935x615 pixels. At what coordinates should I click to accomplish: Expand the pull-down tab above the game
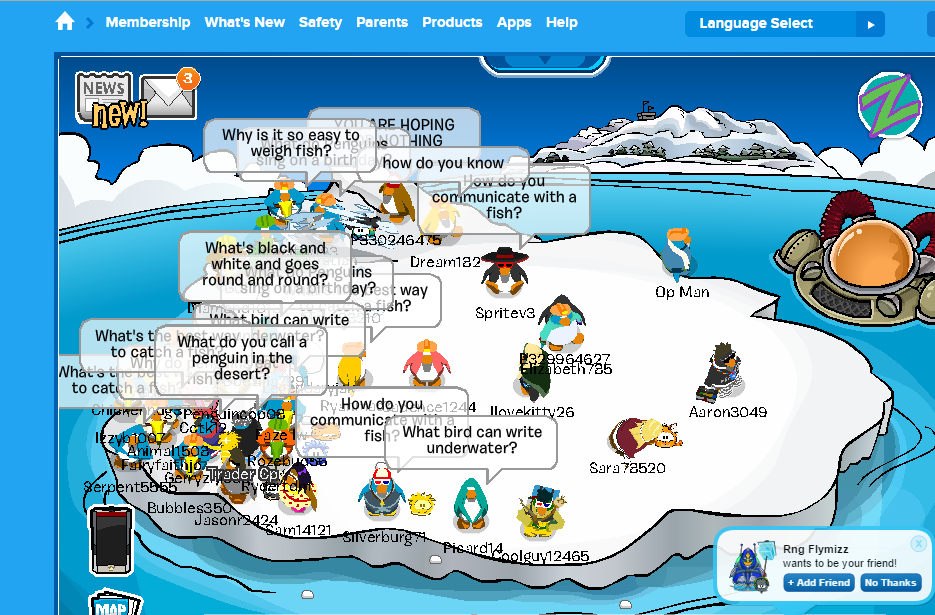tap(545, 64)
